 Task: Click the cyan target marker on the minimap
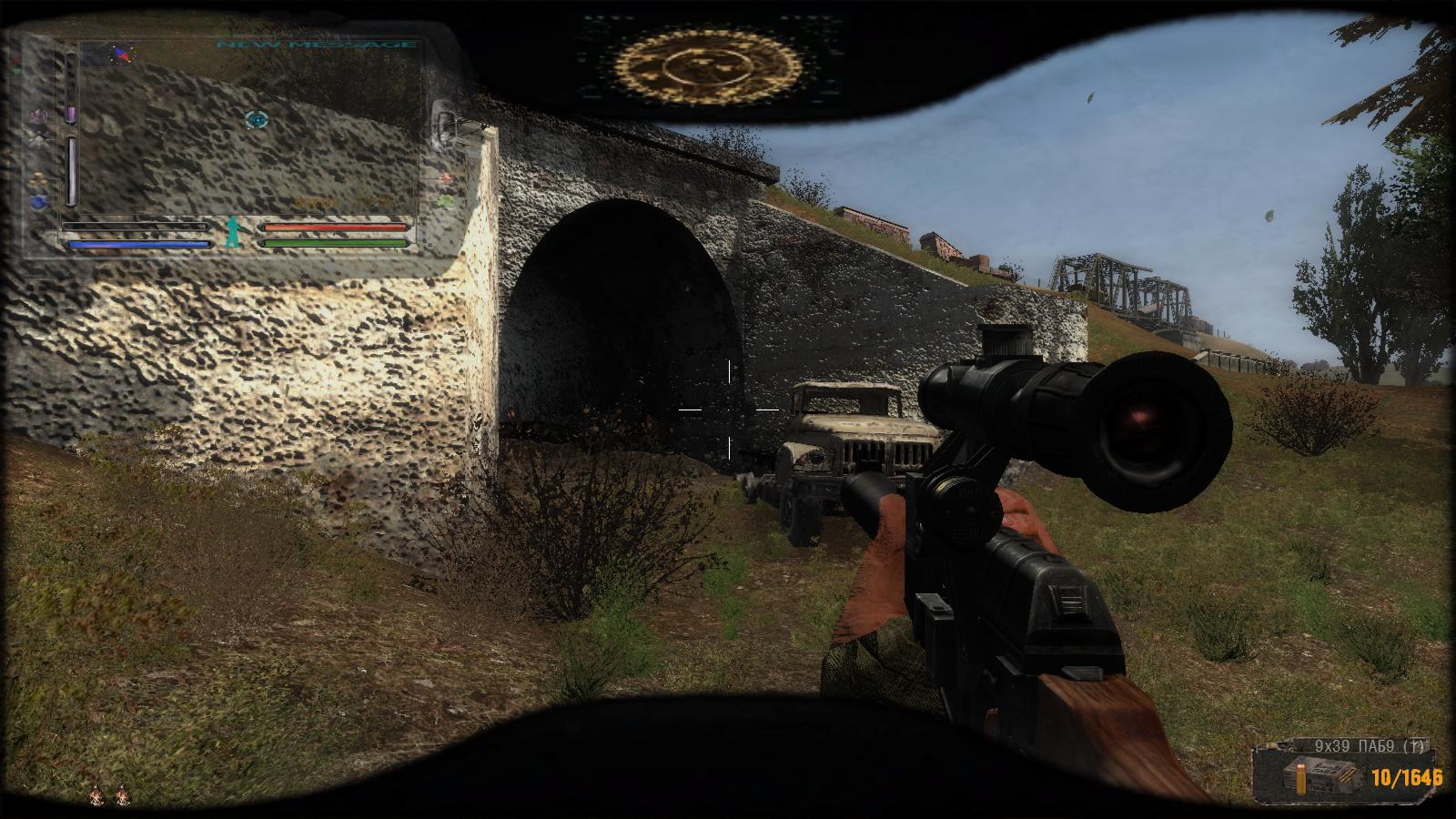(257, 119)
